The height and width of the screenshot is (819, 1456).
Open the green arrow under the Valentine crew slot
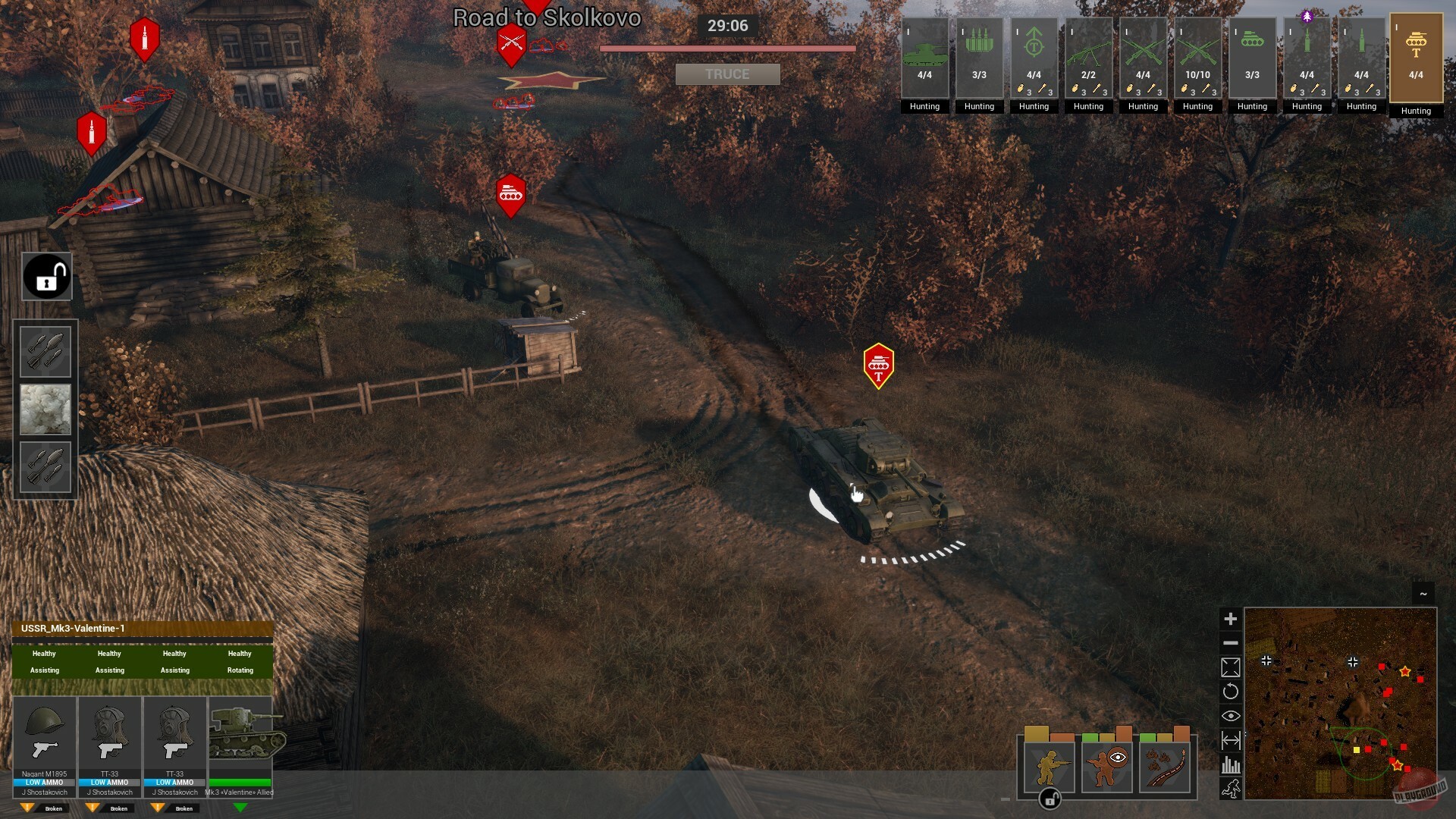click(x=239, y=807)
